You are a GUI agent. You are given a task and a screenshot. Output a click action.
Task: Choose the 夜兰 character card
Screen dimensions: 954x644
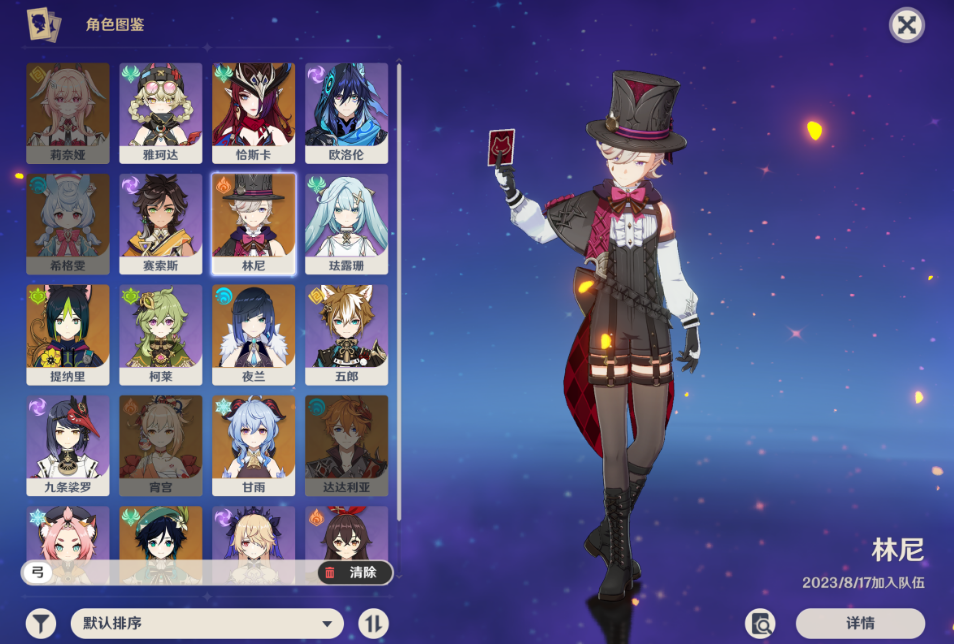tap(254, 335)
